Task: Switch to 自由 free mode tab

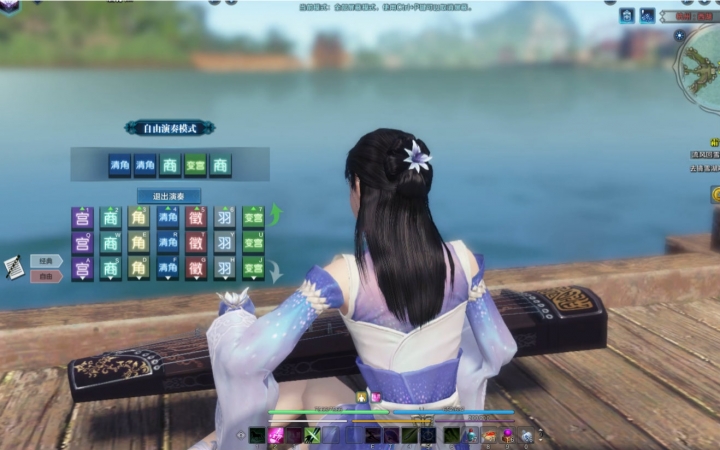Action: [x=46, y=276]
